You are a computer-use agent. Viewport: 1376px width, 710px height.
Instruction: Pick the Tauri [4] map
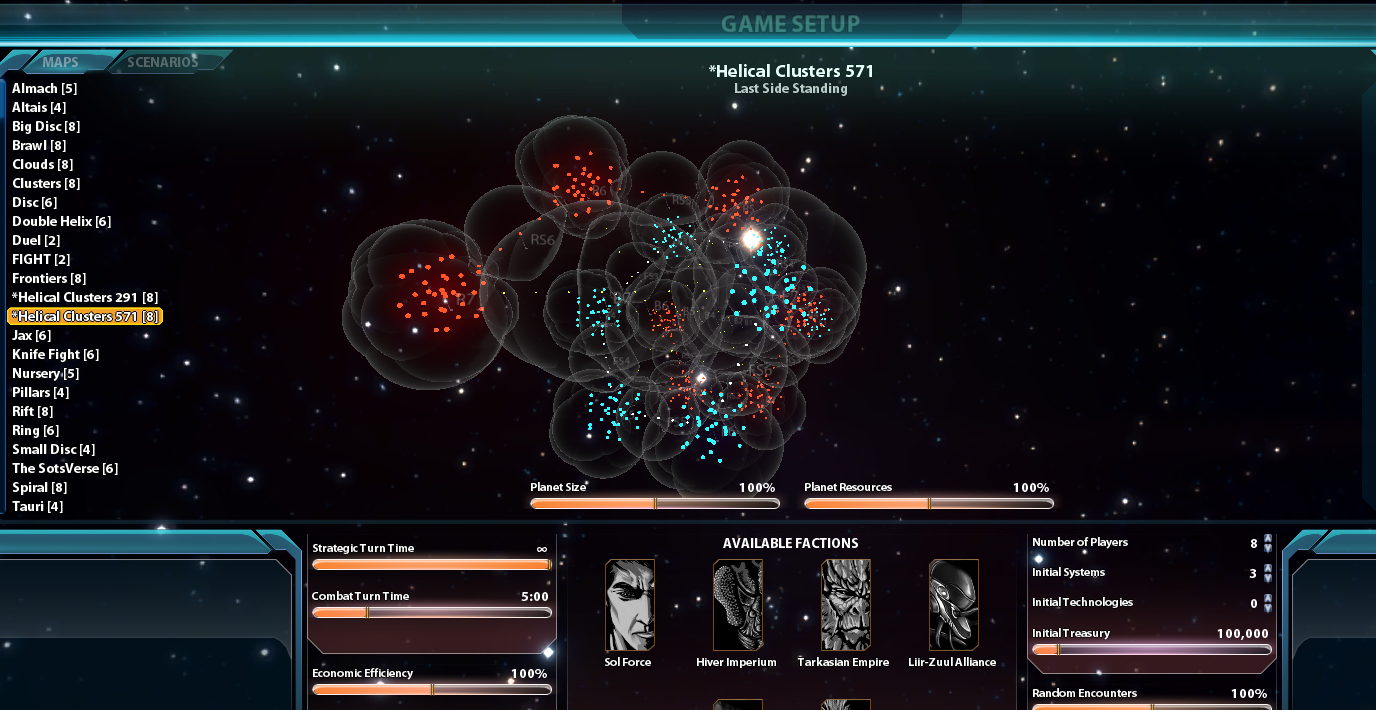(37, 506)
